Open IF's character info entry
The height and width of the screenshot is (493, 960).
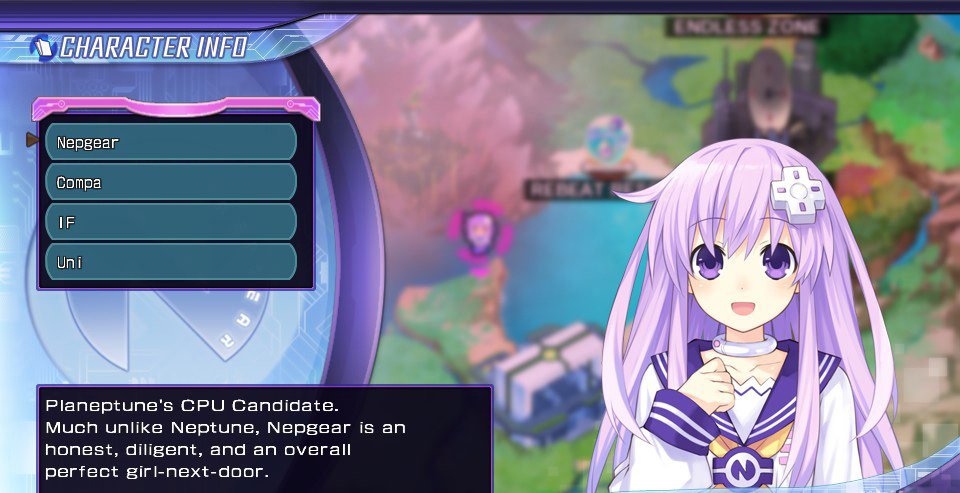(x=171, y=222)
